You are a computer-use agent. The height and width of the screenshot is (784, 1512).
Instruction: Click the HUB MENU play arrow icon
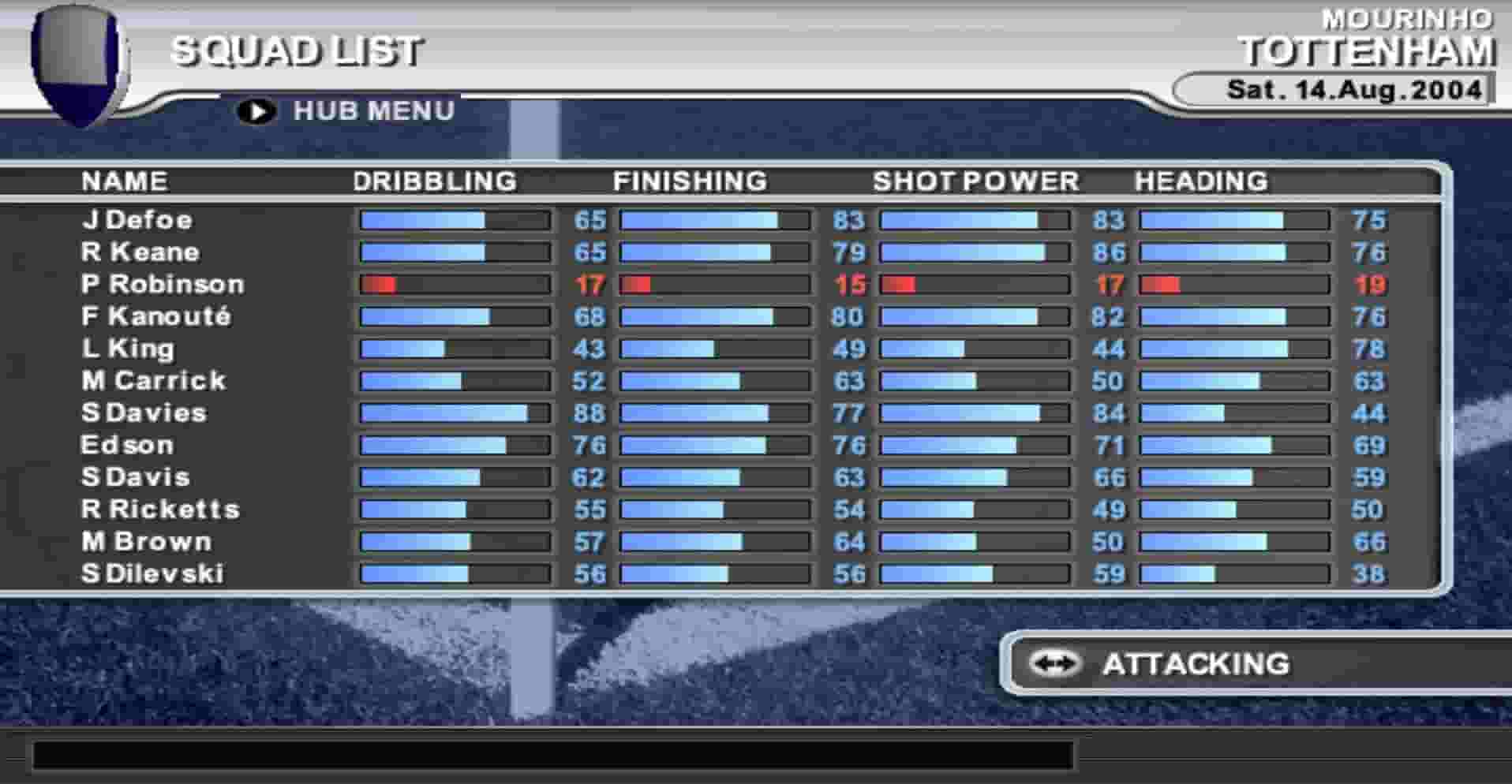click(x=256, y=110)
